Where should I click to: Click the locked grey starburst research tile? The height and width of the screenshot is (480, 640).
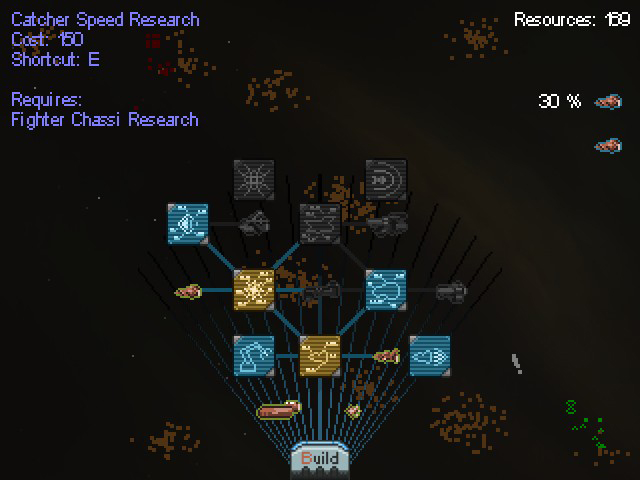pyautogui.click(x=254, y=179)
